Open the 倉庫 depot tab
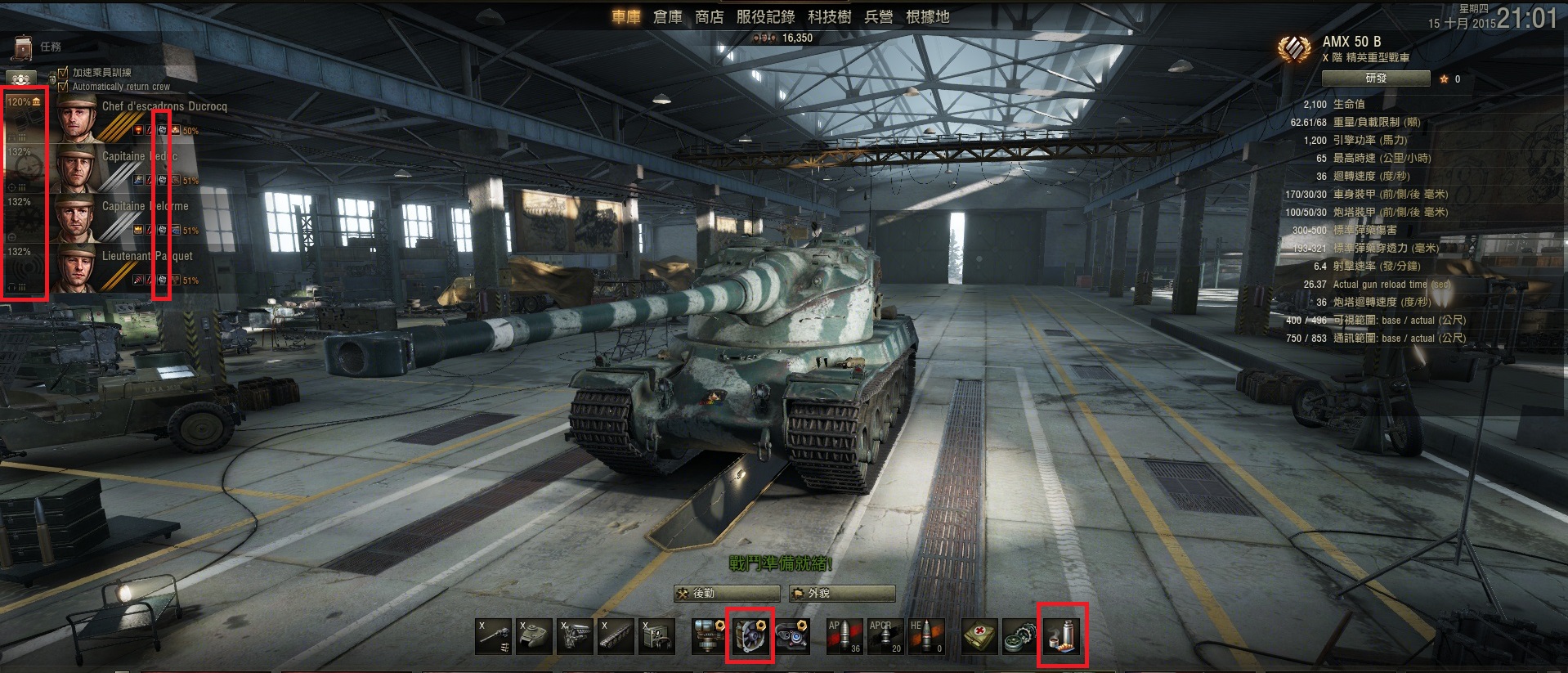This screenshot has width=1568, height=673. [x=667, y=17]
